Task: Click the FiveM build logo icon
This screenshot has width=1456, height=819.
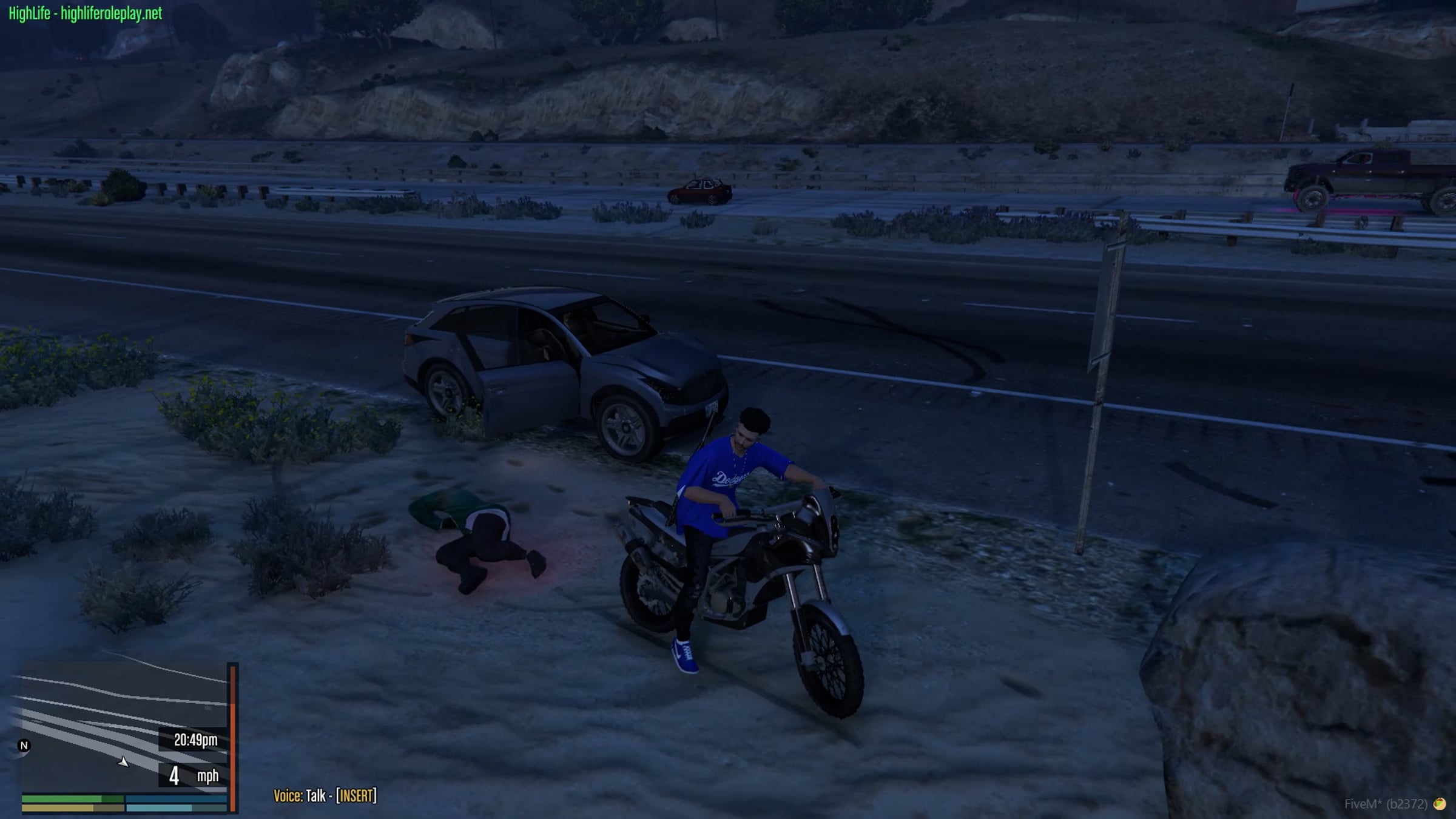Action: [1439, 804]
